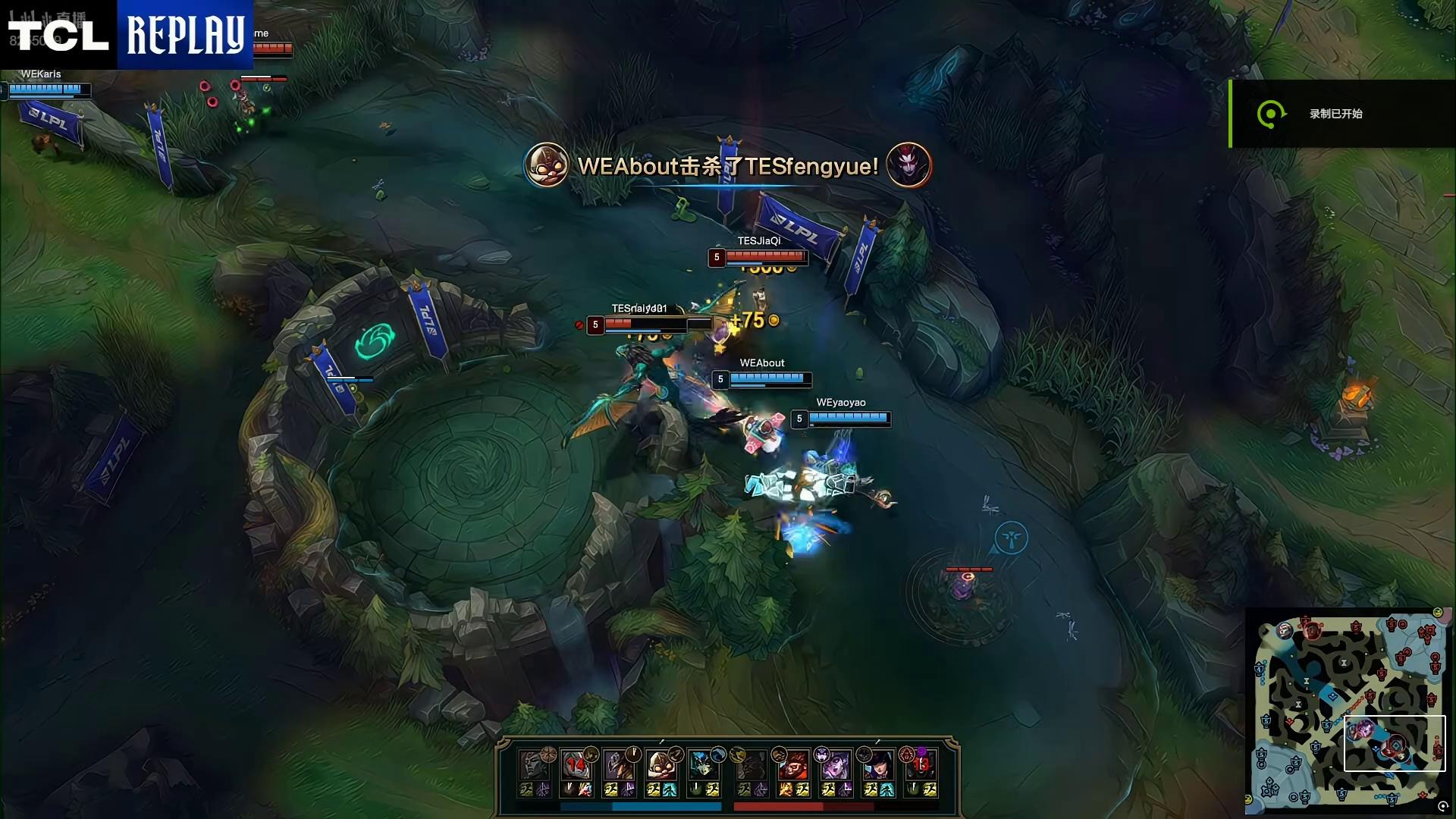Image resolution: width=1456 pixels, height=819 pixels.
Task: Select the orange-haired red champion portrait
Action: pyautogui.click(x=793, y=764)
